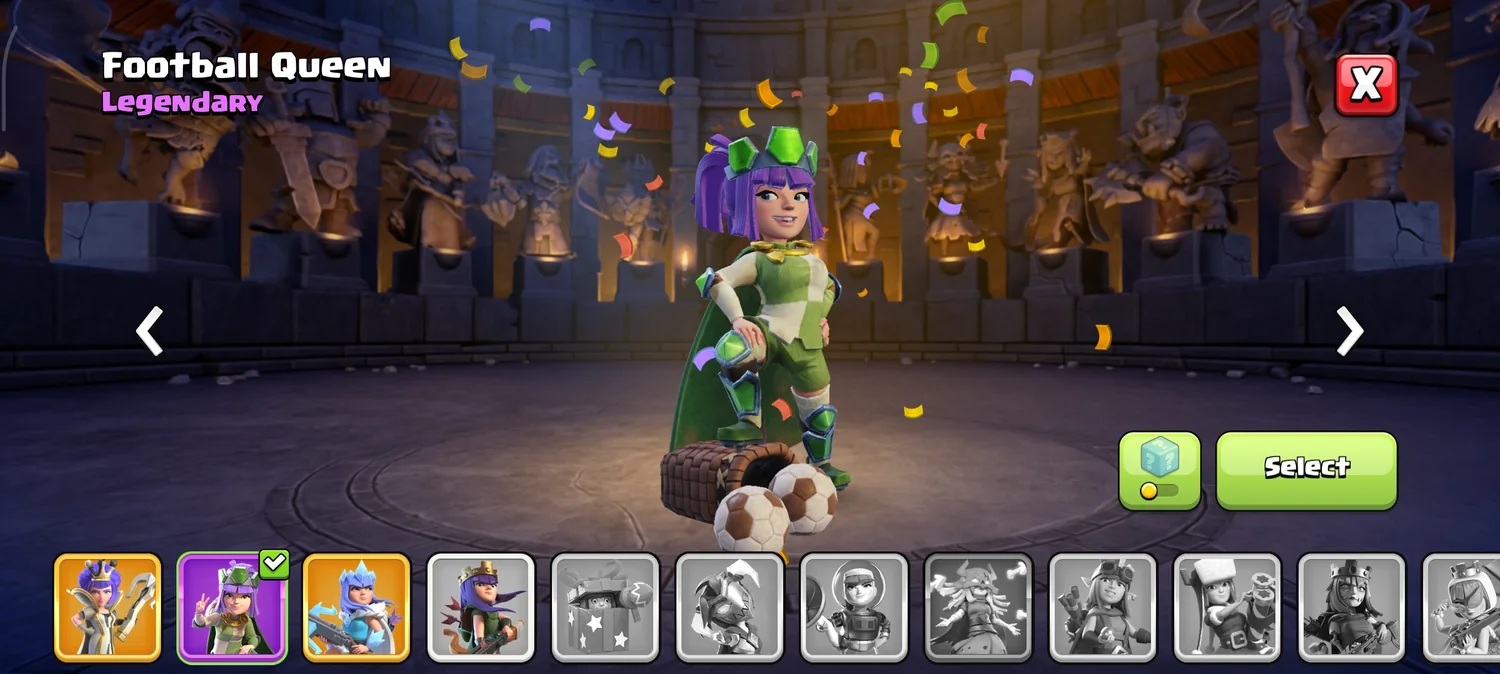Select the horned skull queen skin with bones

[x=979, y=607]
